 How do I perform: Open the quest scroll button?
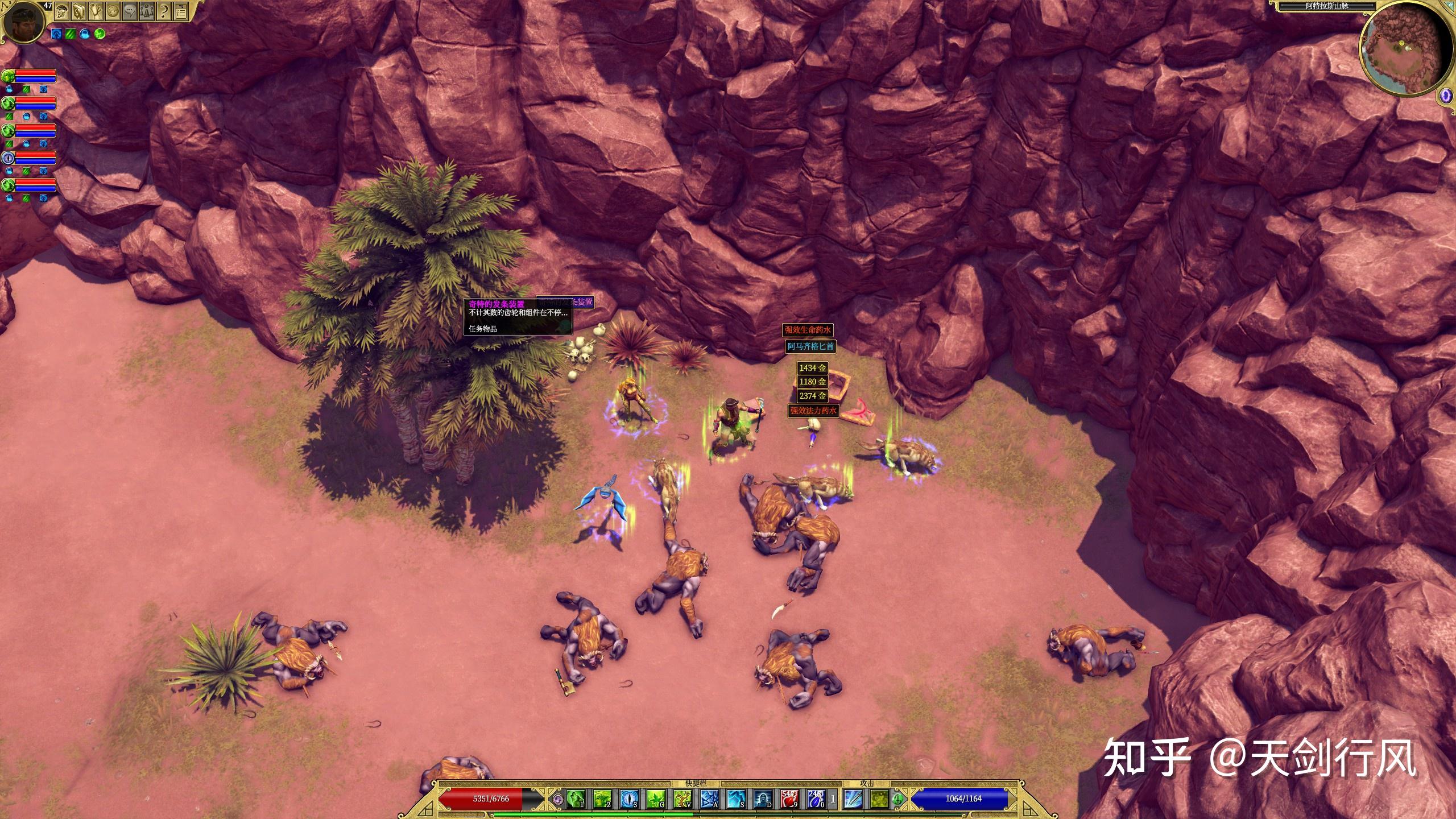(x=95, y=10)
